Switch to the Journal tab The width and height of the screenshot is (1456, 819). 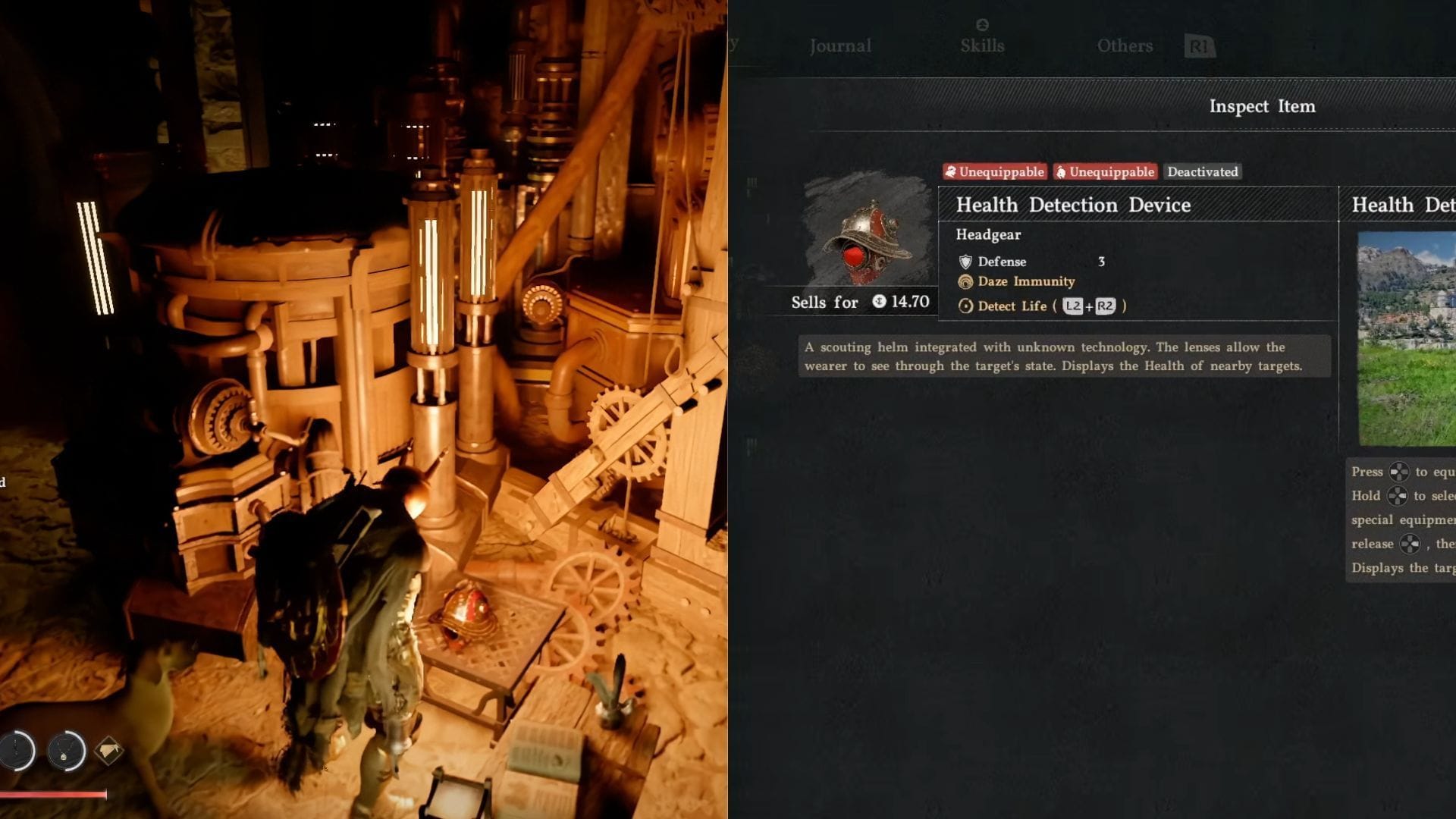coord(840,45)
